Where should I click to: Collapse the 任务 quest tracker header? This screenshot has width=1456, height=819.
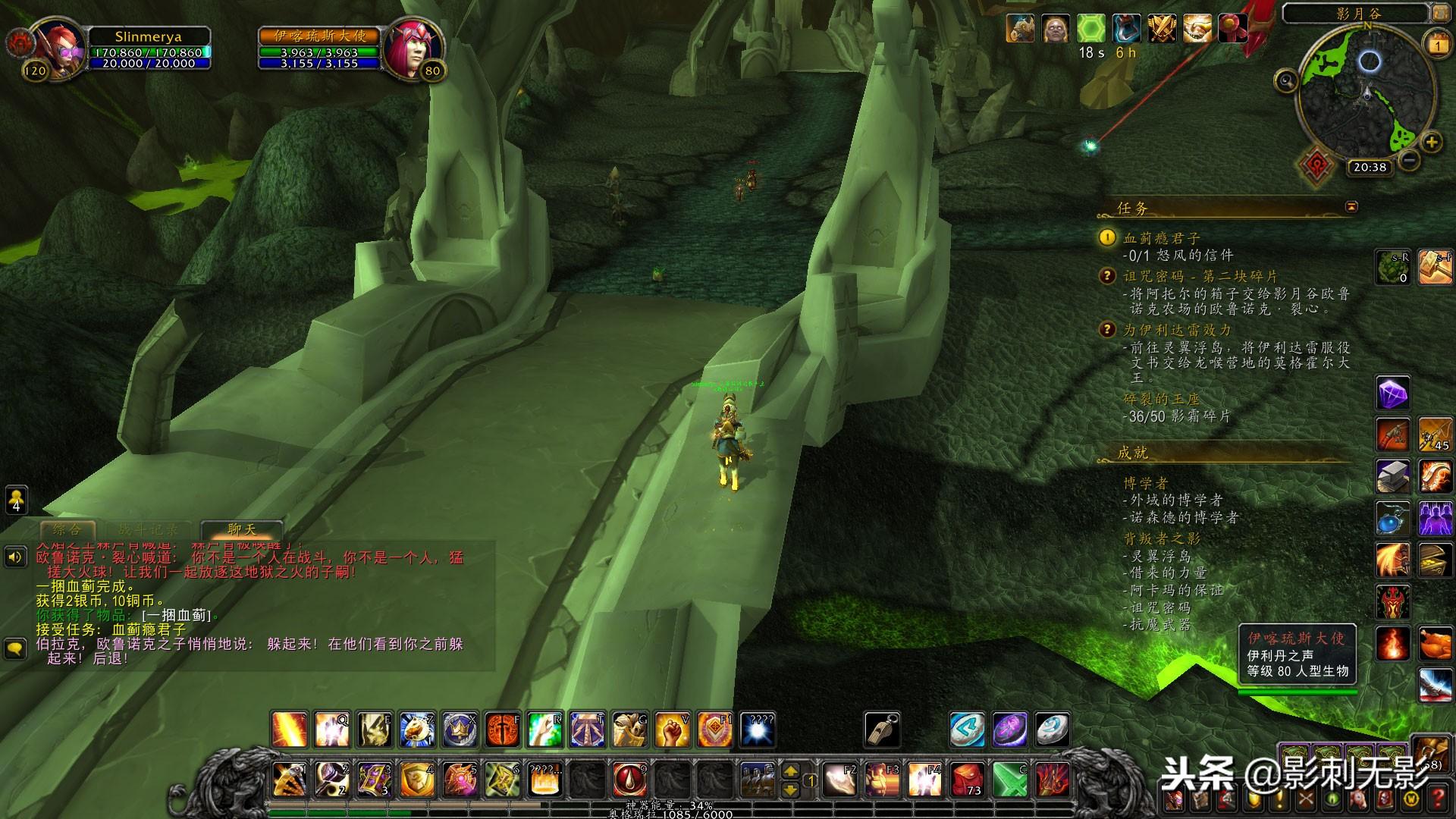pos(1351,206)
